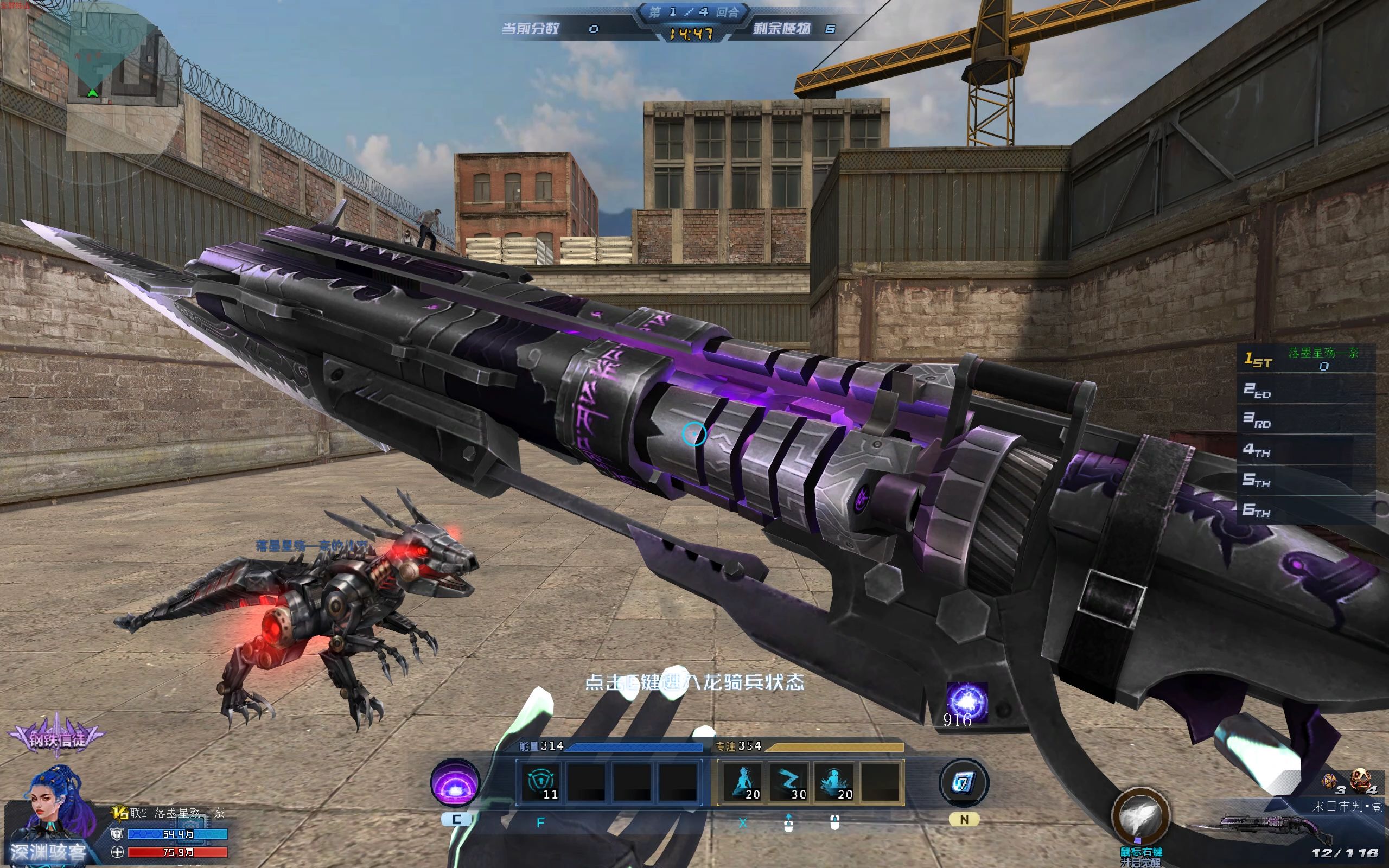Click the purple energy orb buff icon
Viewport: 1389px width, 868px height.
966,701
